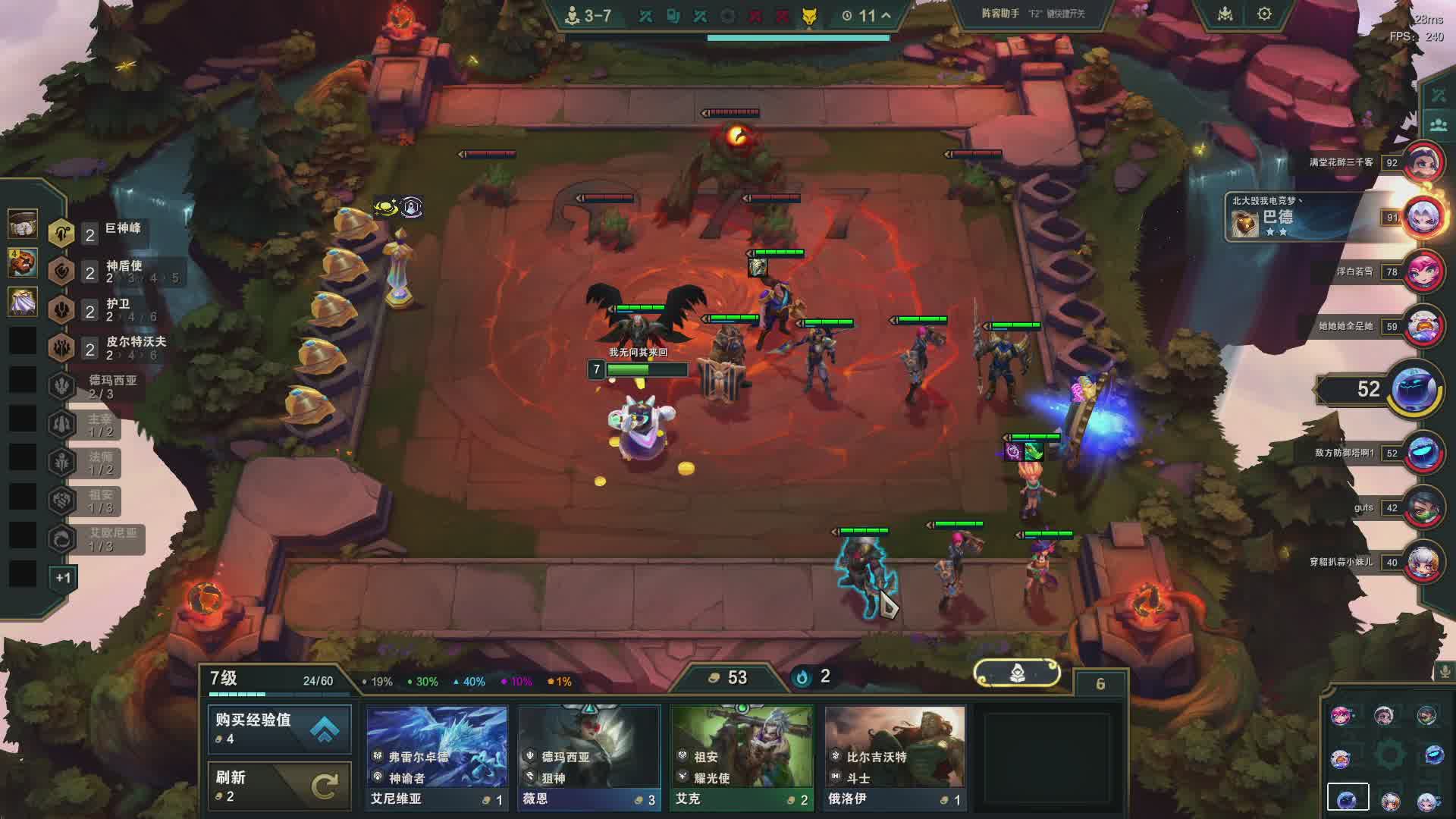The width and height of the screenshot is (1456, 819).
Task: Buy experience with 购买经验值 button
Action: click(279, 729)
